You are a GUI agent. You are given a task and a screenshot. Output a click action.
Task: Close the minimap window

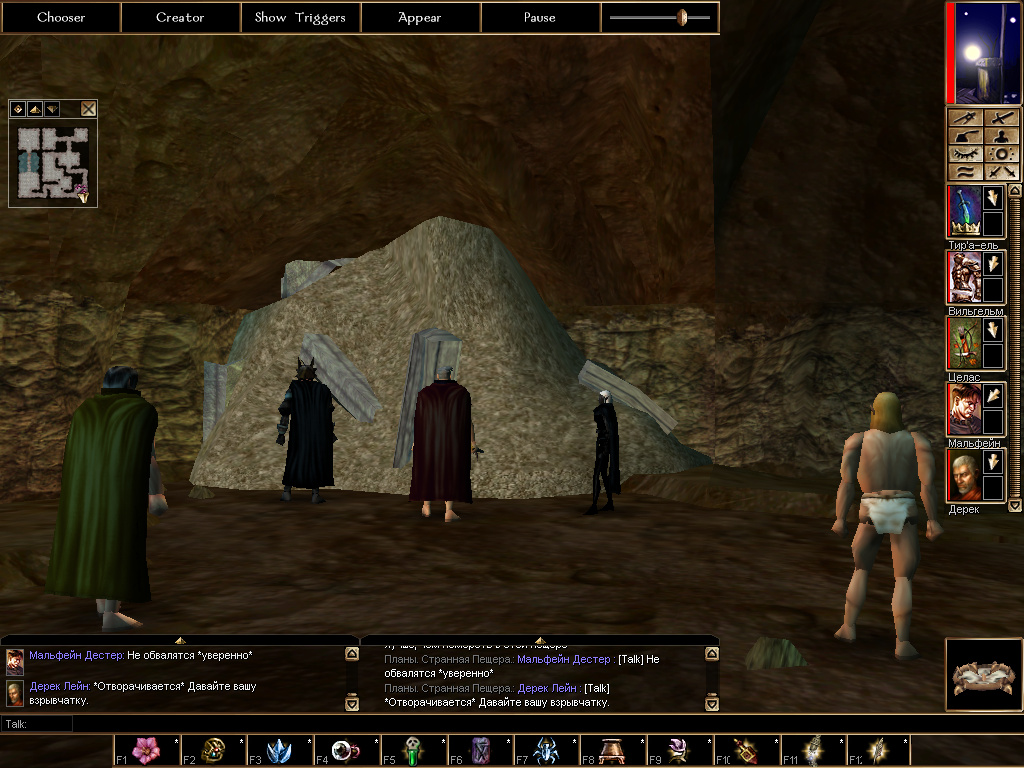[88, 108]
